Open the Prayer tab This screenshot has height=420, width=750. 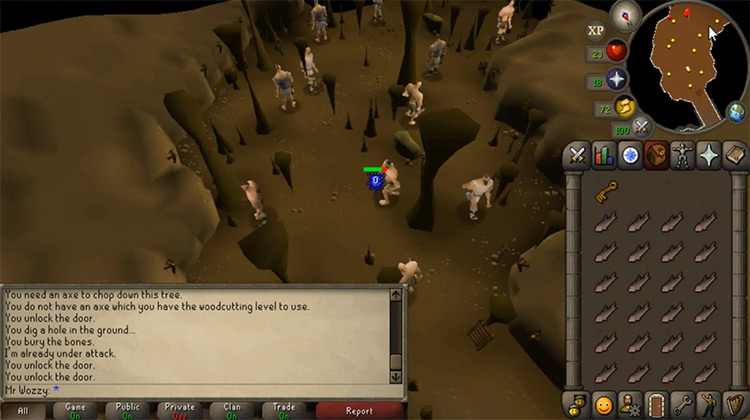click(707, 155)
